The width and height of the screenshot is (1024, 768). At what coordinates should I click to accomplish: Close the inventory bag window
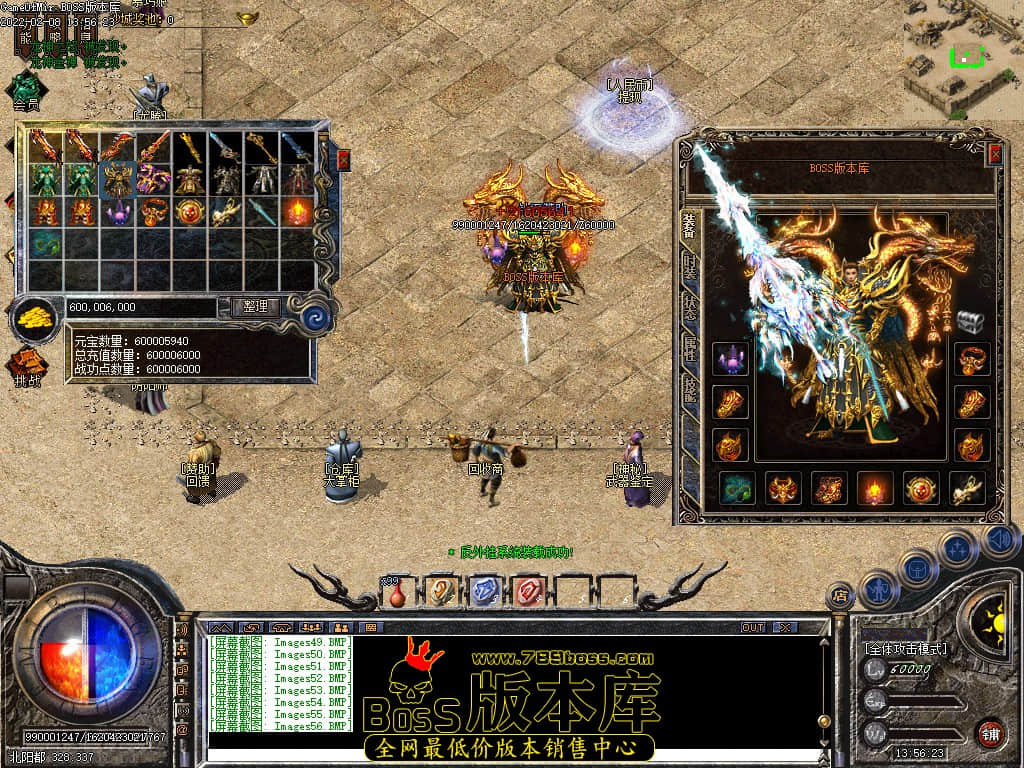coord(344,159)
